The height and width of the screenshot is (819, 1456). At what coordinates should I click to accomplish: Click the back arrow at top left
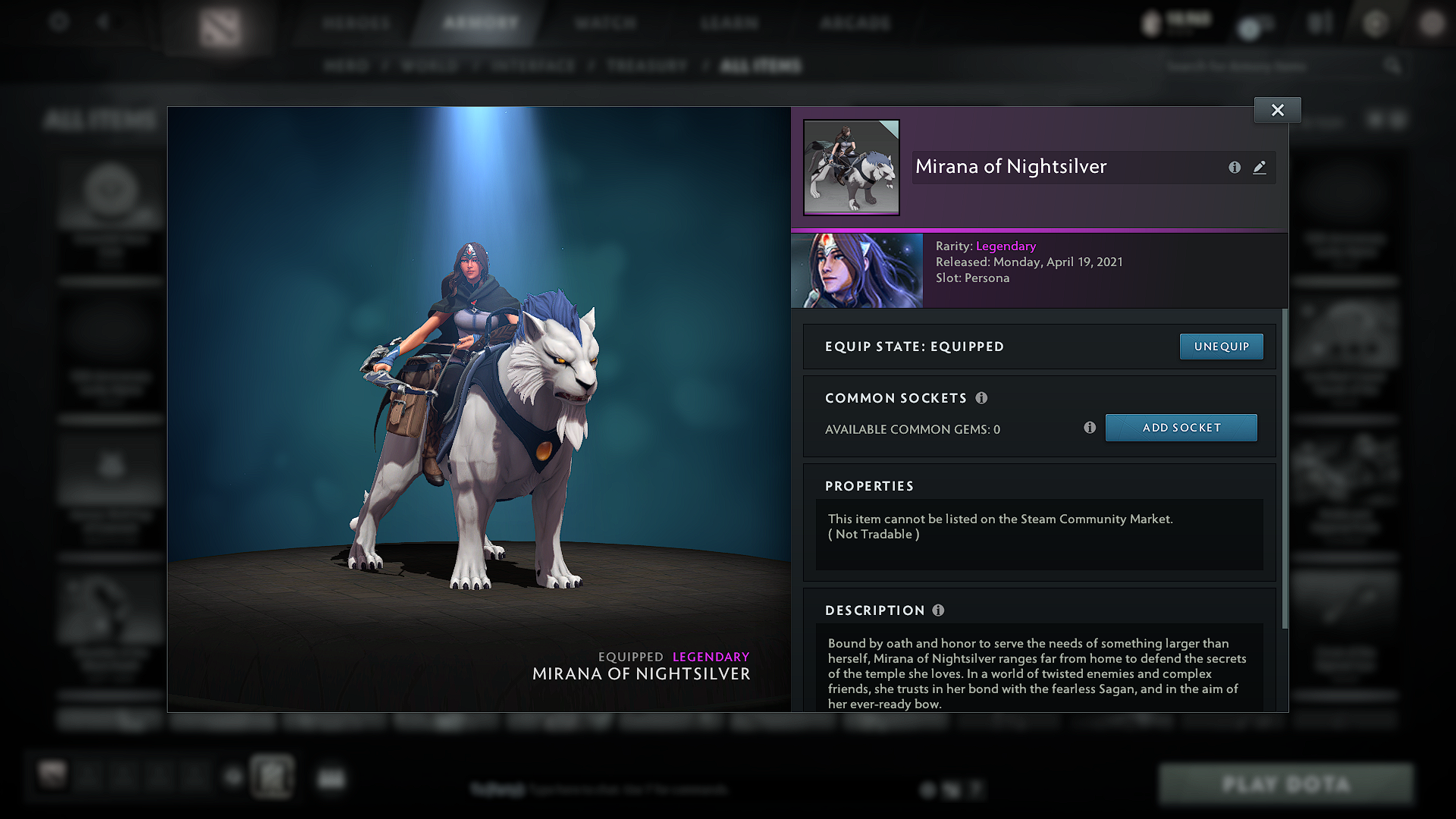[105, 22]
